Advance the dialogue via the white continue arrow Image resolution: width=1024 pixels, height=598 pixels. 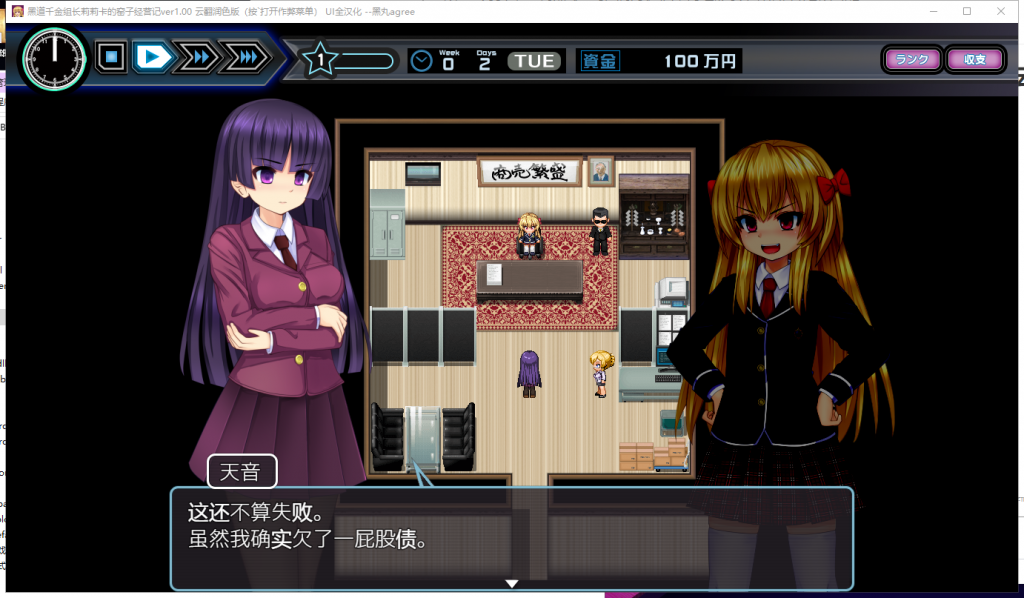pos(512,583)
